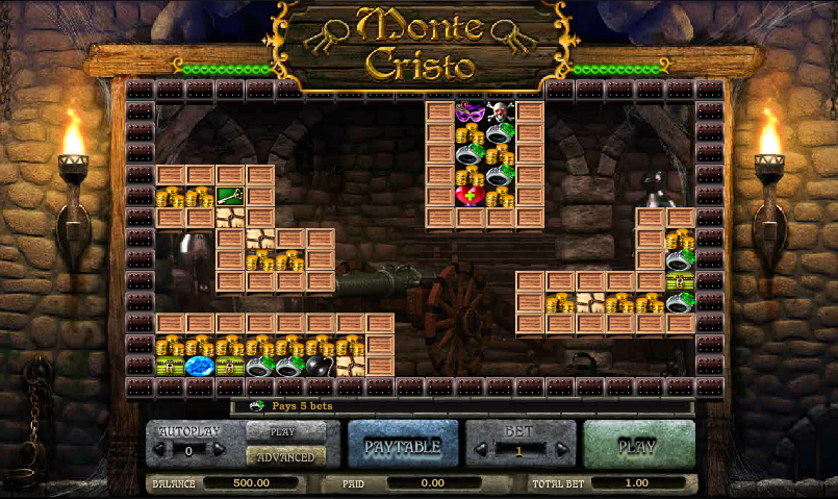The image size is (838, 499).
Task: Decrease the autoplay count
Action: [160, 450]
